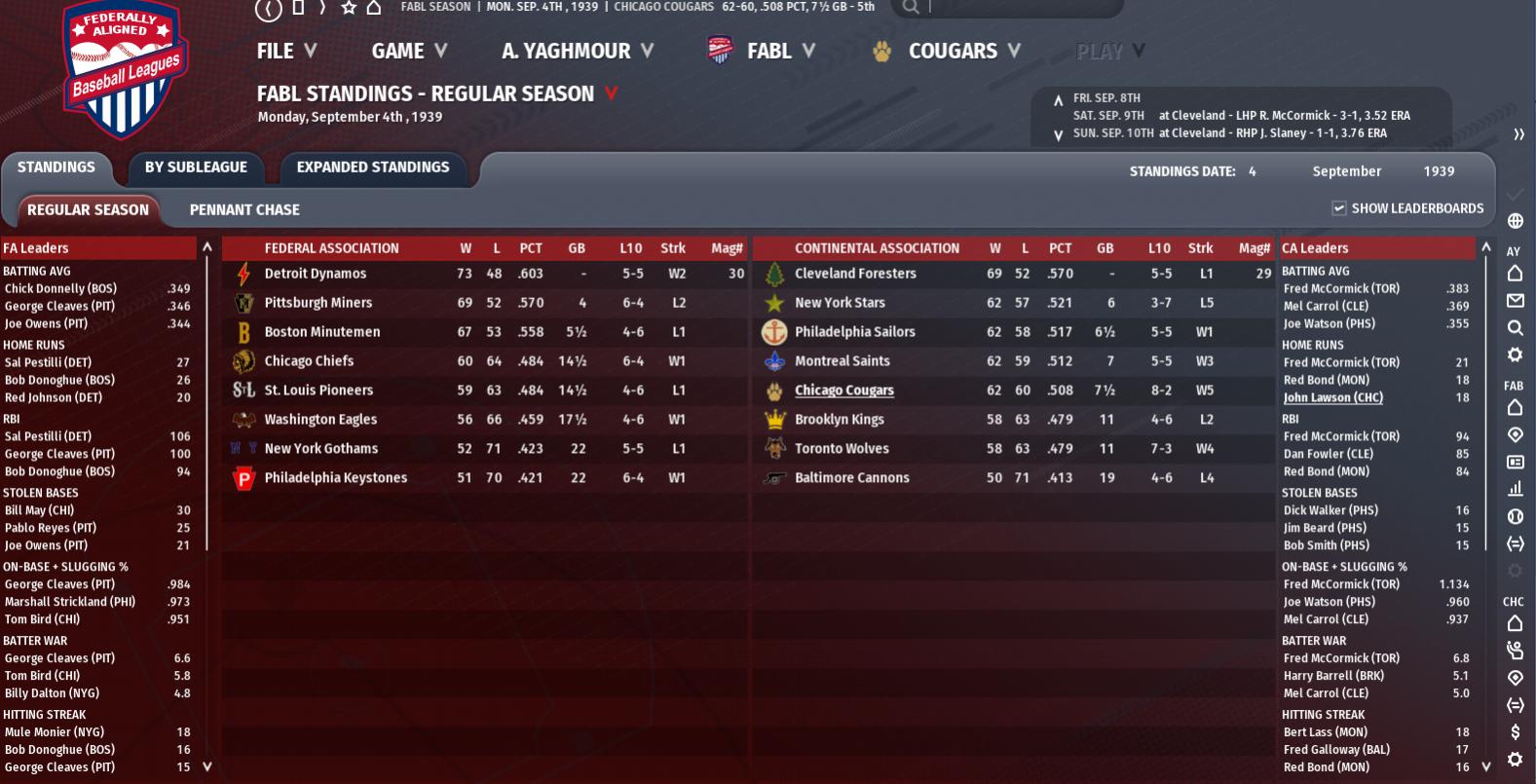Open the Detroit Dynamos team page

[316, 274]
